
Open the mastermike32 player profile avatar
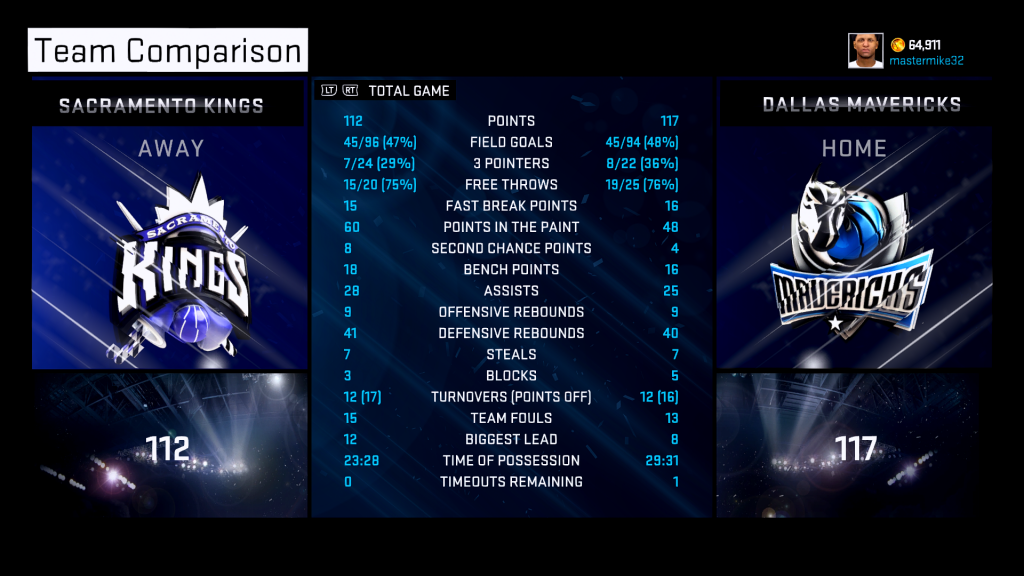tap(866, 51)
